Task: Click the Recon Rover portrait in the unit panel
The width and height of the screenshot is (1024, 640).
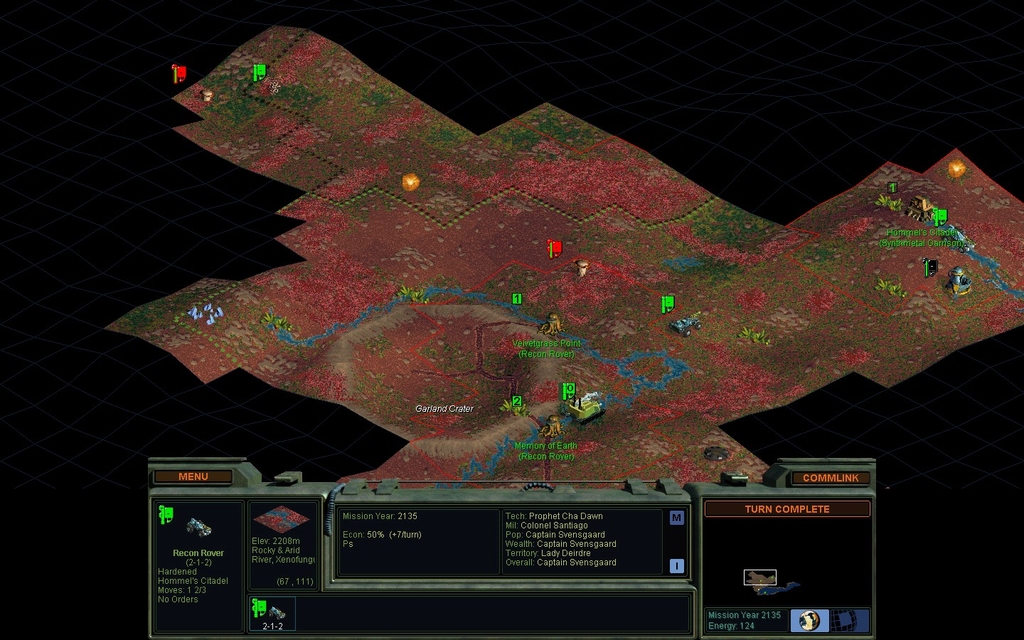Action: point(198,526)
